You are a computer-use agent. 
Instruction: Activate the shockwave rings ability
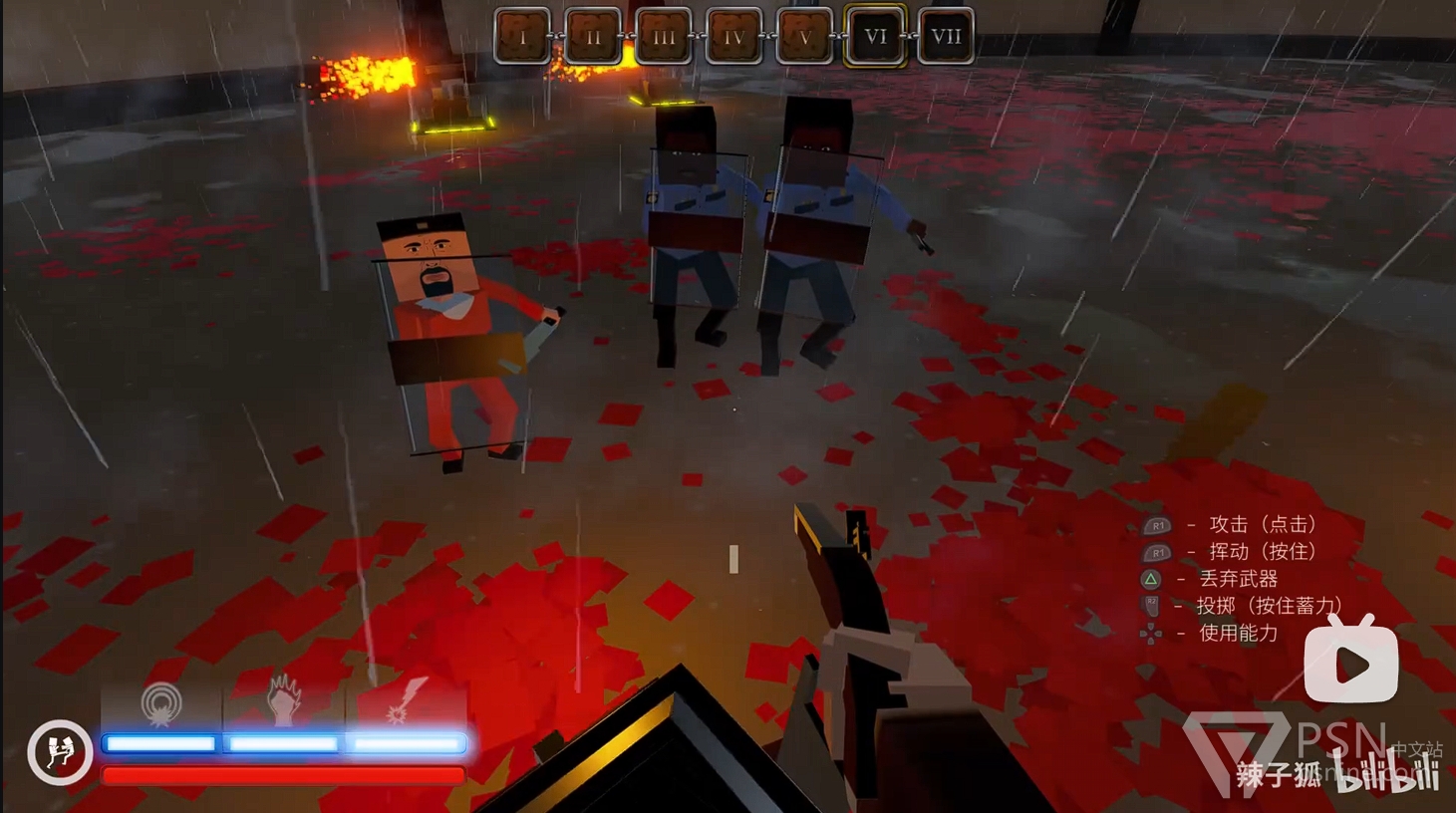[160, 704]
